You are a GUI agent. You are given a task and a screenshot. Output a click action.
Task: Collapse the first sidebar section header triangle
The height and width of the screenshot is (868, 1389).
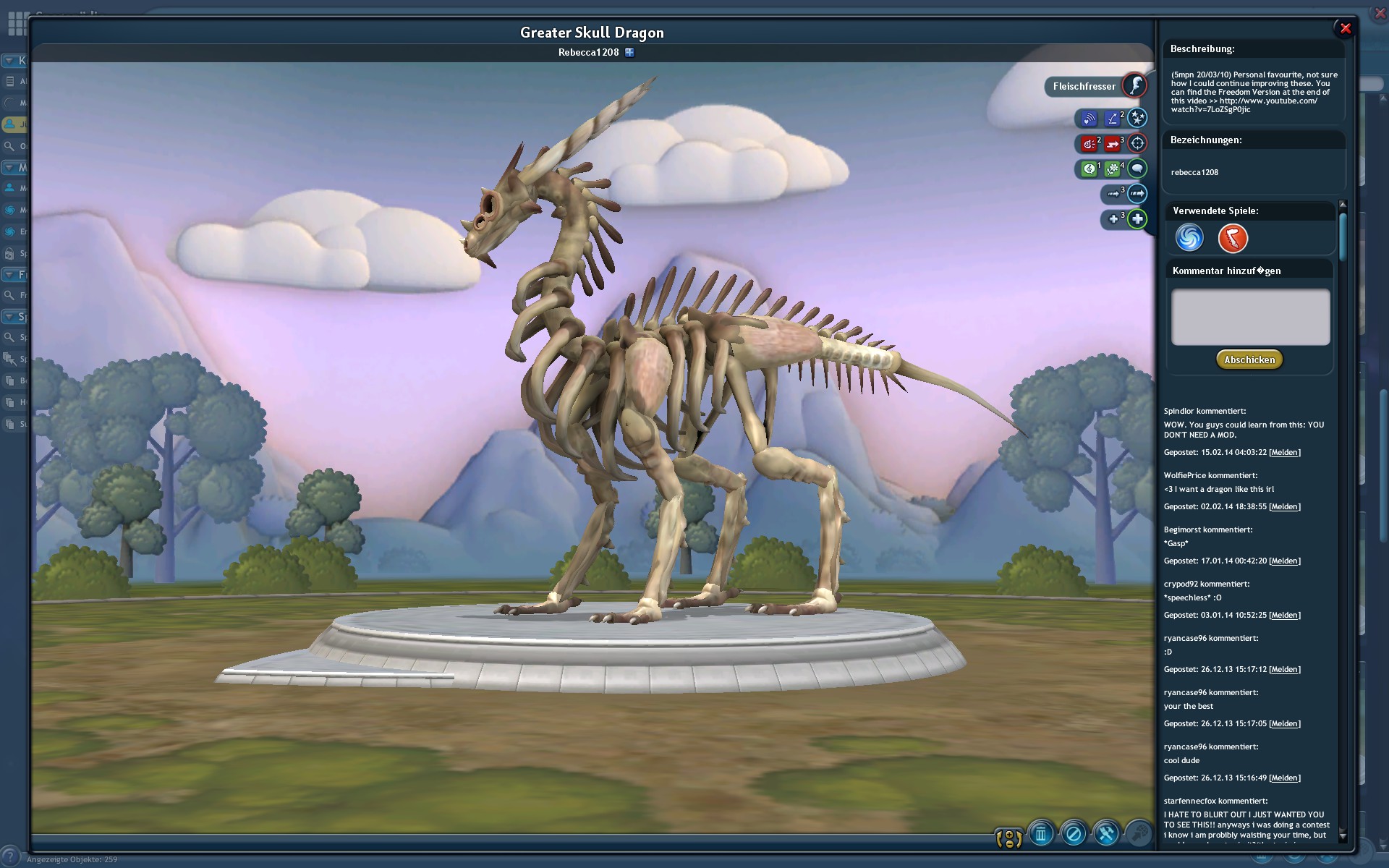tap(9, 59)
